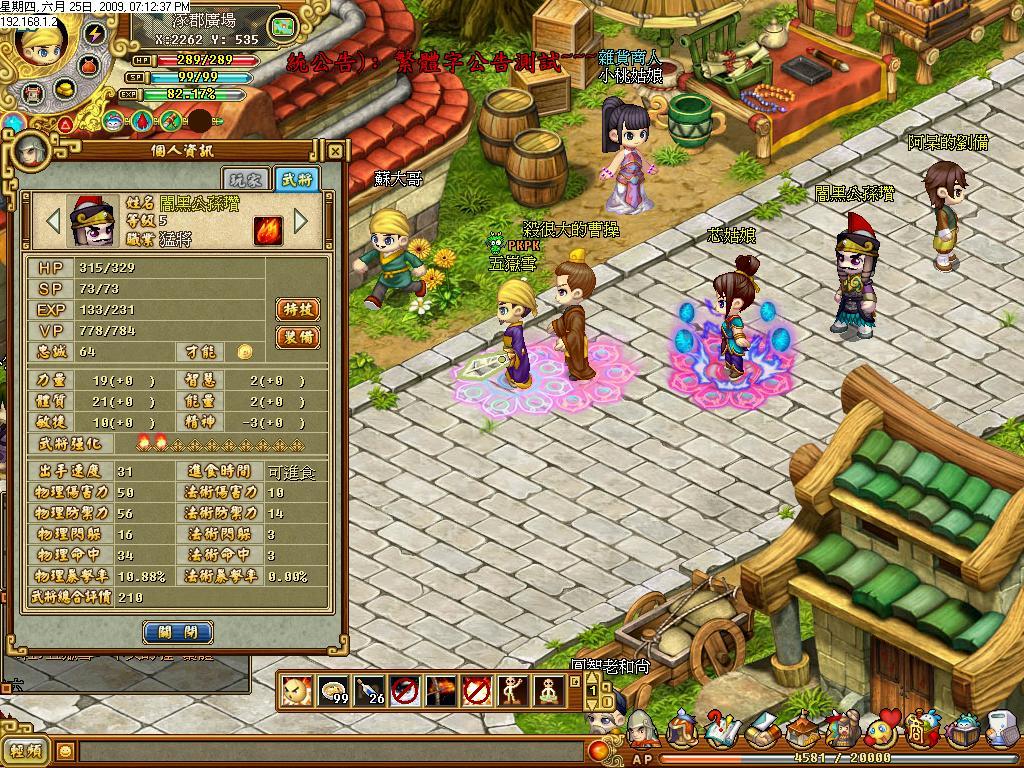Open the 特技 skills button
The image size is (1024, 768).
[x=297, y=309]
